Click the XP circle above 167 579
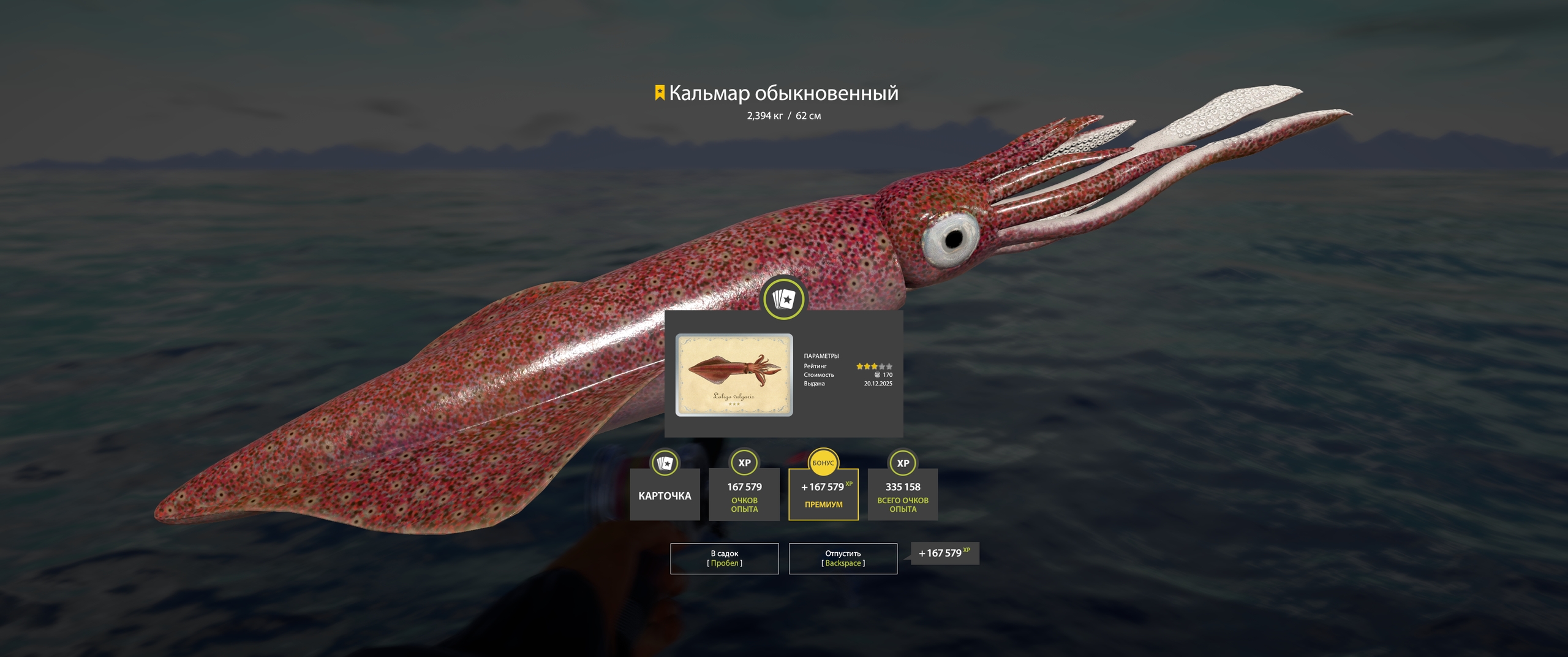Image resolution: width=1568 pixels, height=657 pixels. 745,463
